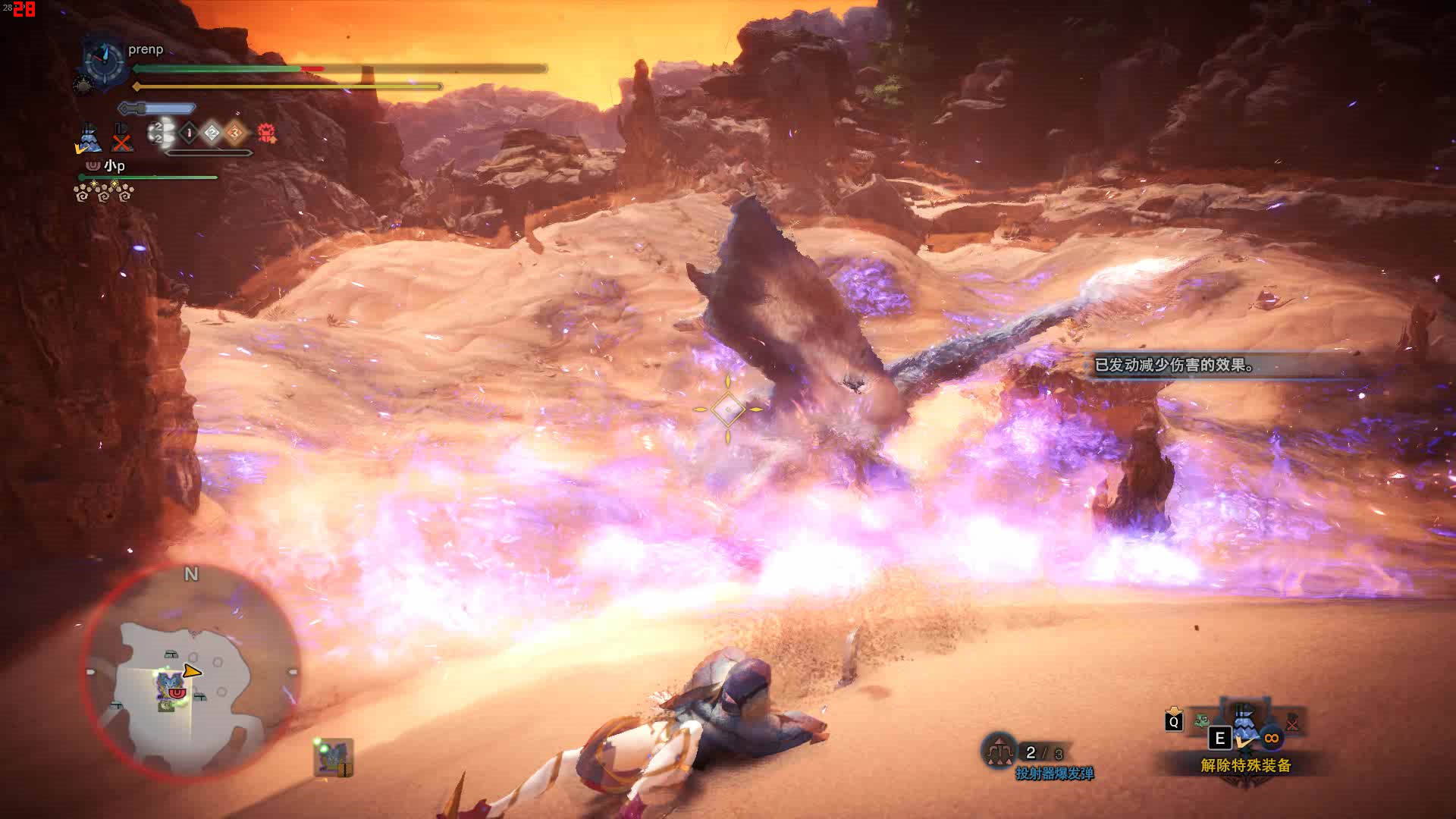The image size is (1456, 819).
Task: Choose the crossed-out item right of the mantle
Action: click(1292, 723)
